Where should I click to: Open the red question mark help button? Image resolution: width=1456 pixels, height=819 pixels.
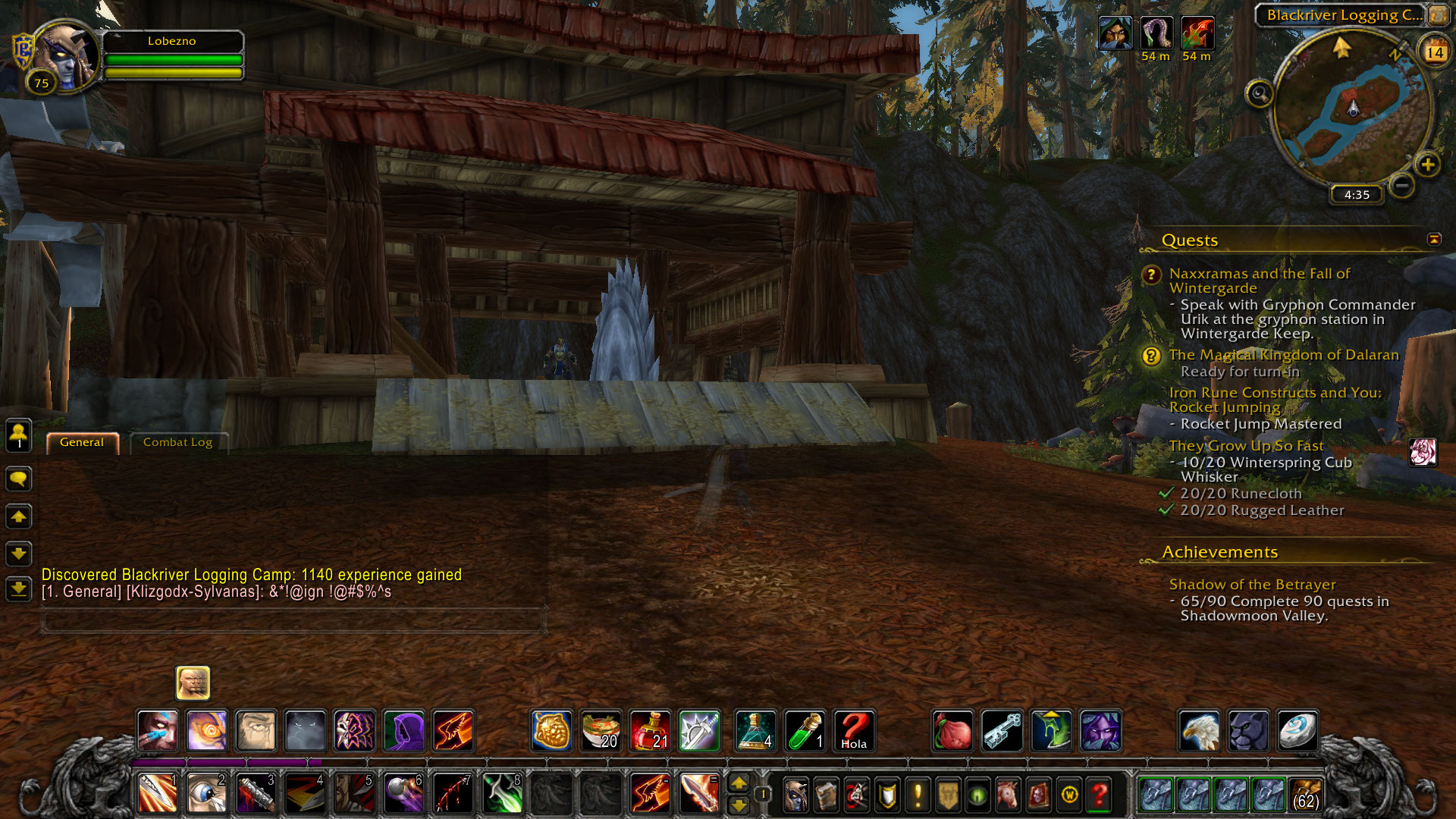pyautogui.click(x=1099, y=795)
